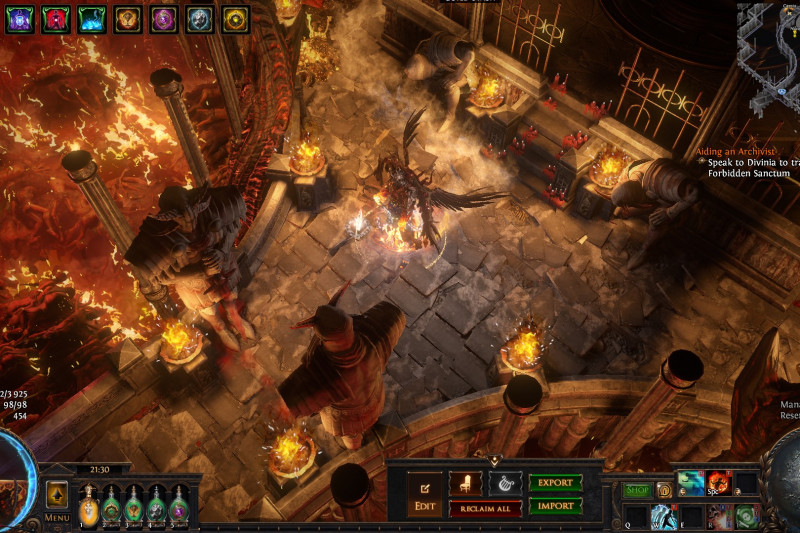Click the golden portal icon beside Shop
The height and width of the screenshot is (533, 800).
click(663, 490)
